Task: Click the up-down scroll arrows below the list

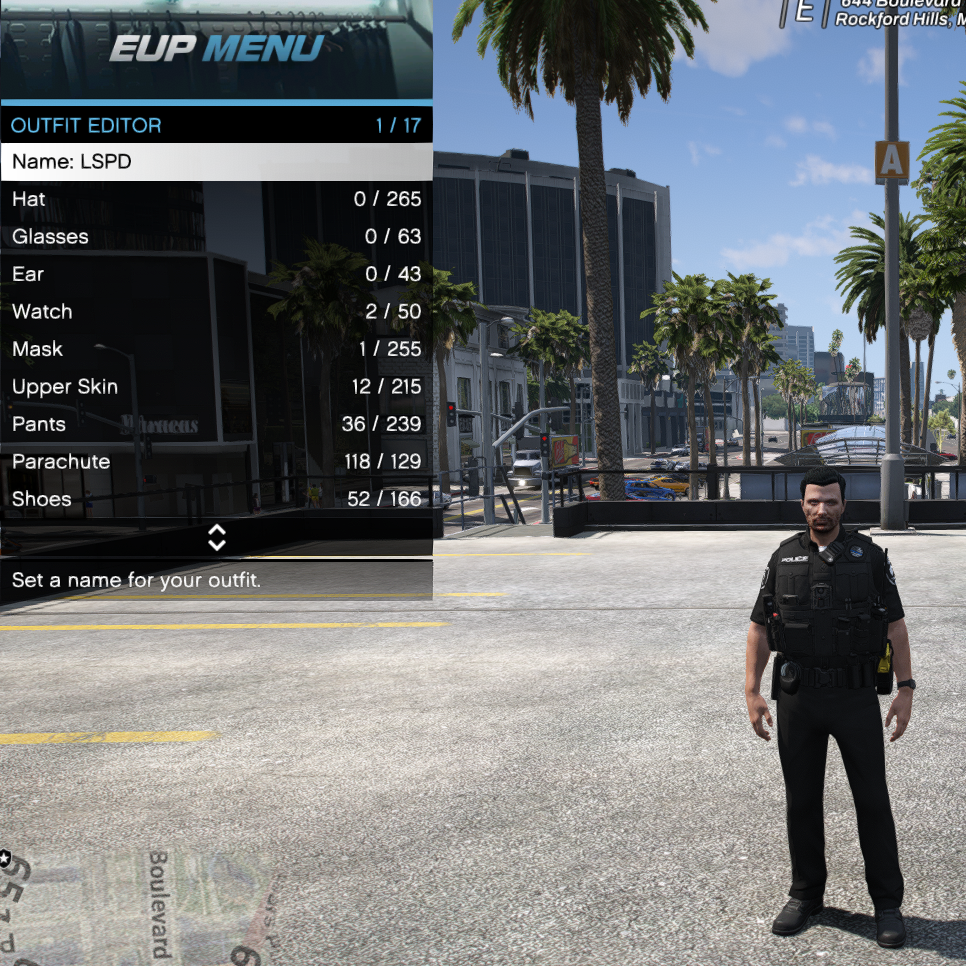Action: point(217,538)
